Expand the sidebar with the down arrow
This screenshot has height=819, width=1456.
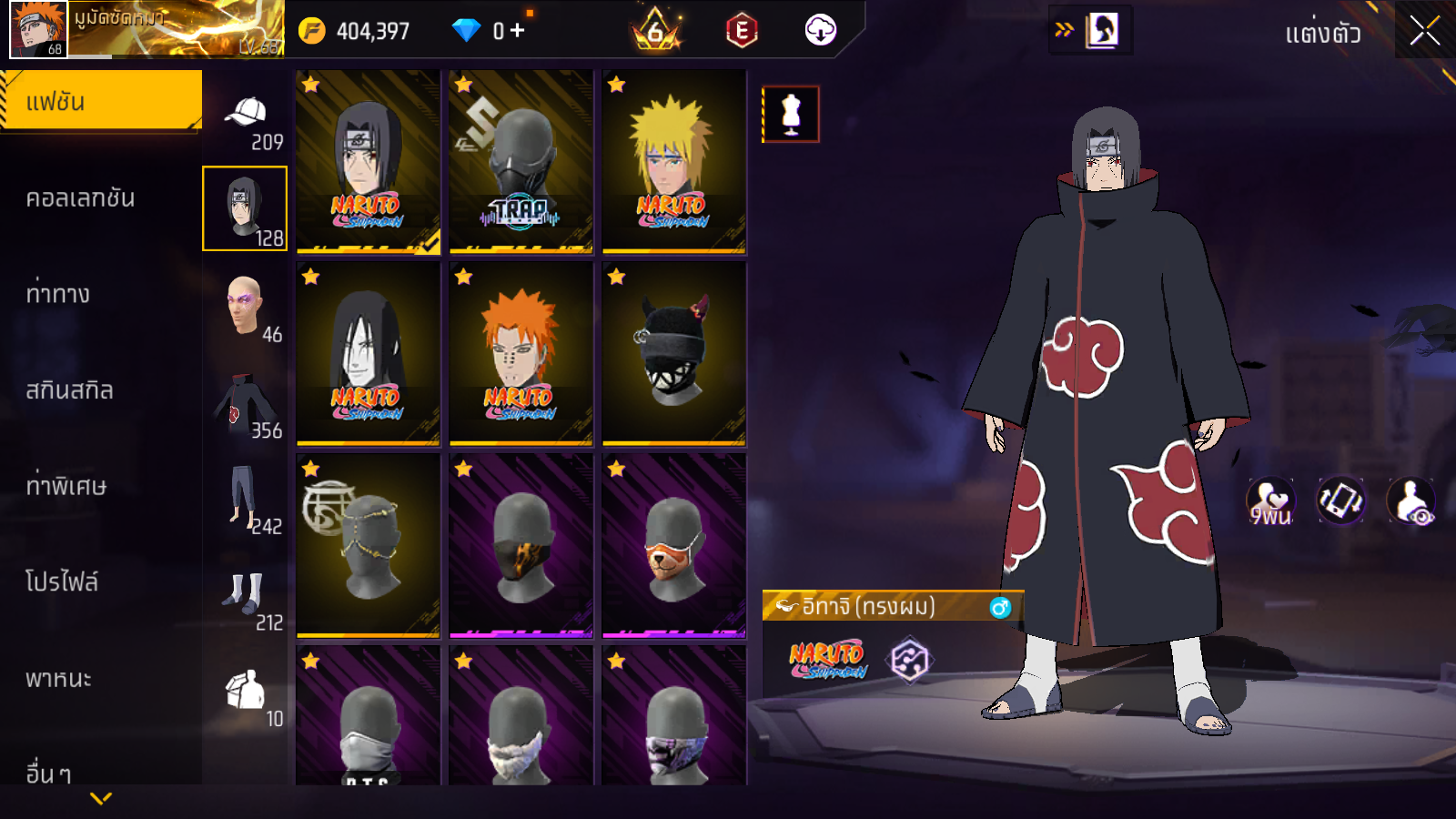click(101, 798)
